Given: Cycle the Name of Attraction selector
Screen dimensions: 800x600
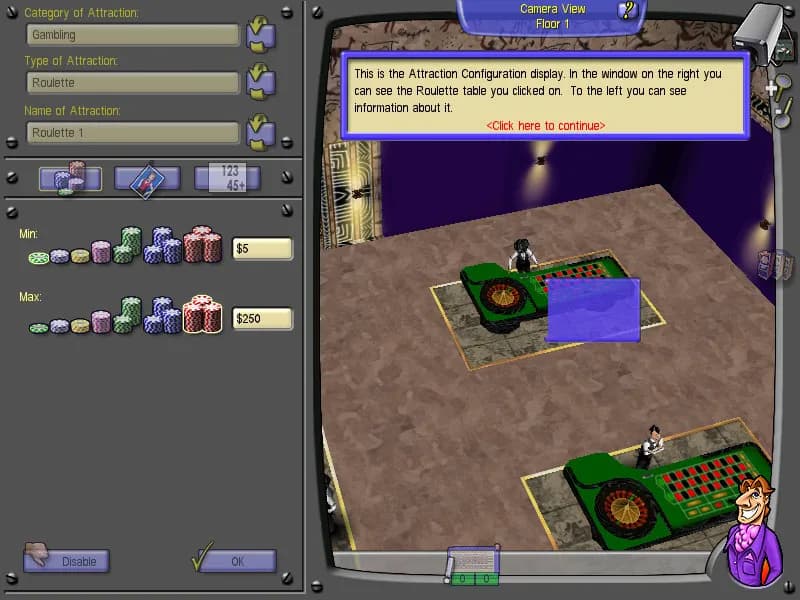Looking at the screenshot, I should pos(260,131).
